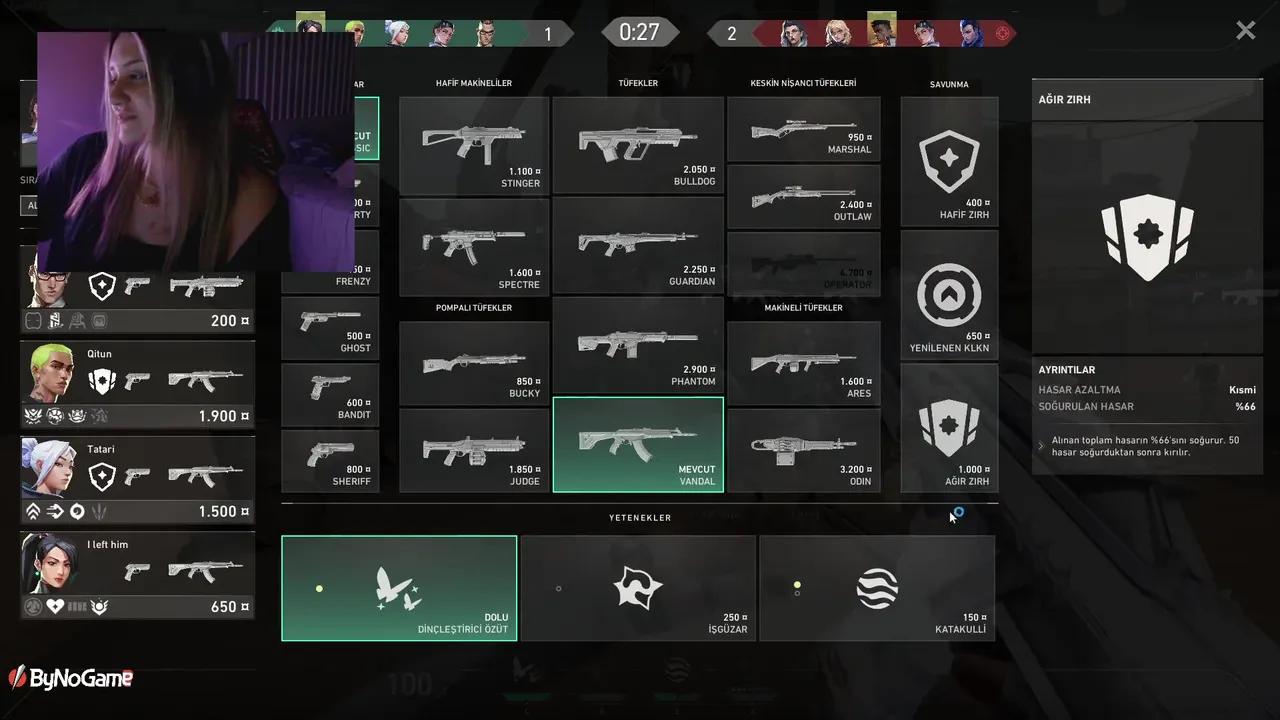Viewport: 1280px width, 720px height.
Task: Purchase the KATAKULLİ ability
Action: click(x=877, y=588)
